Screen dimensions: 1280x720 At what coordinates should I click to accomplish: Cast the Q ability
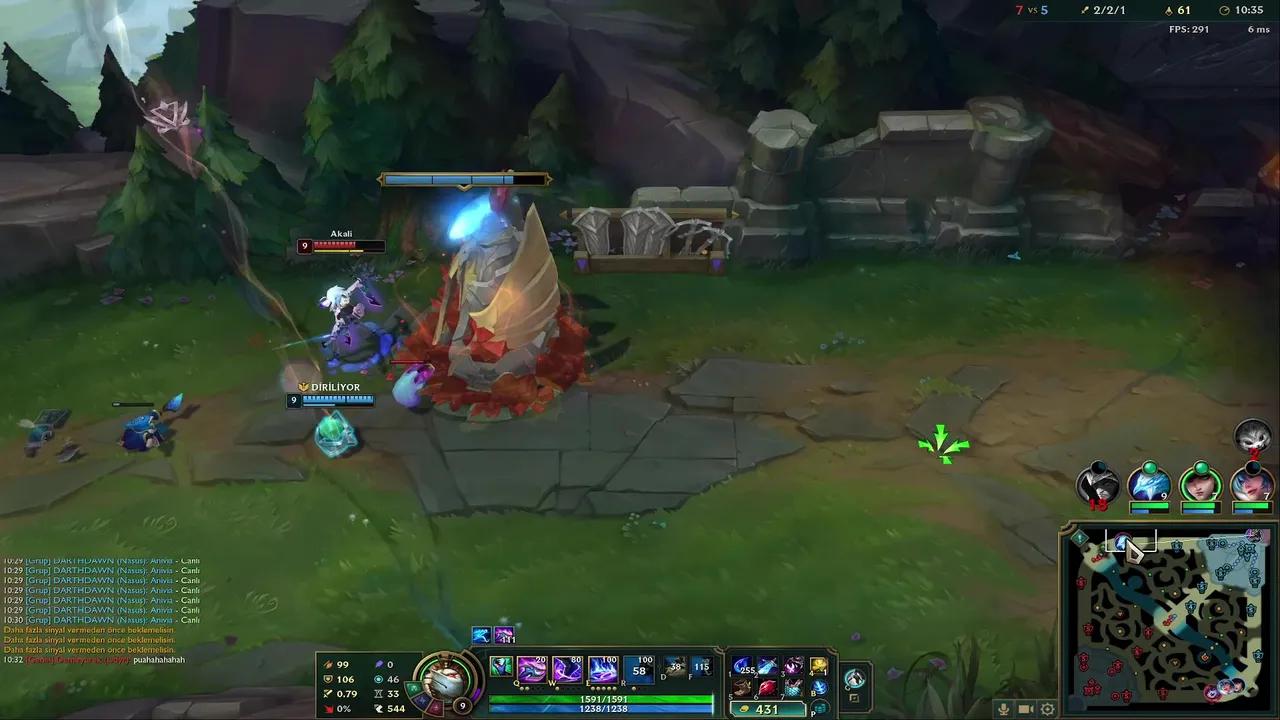coord(531,668)
